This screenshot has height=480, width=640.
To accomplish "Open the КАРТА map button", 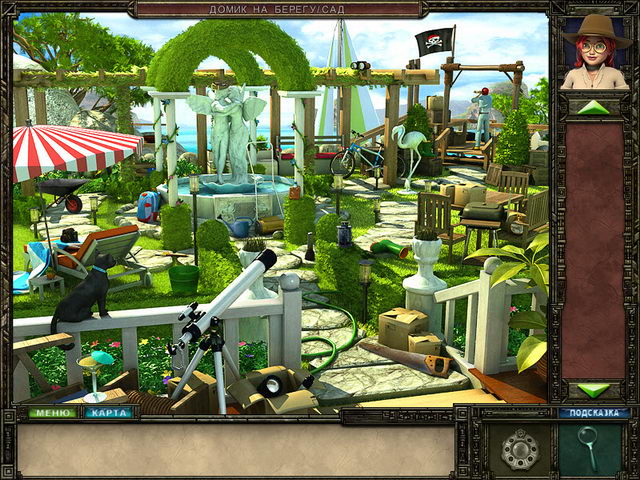I will tap(108, 412).
